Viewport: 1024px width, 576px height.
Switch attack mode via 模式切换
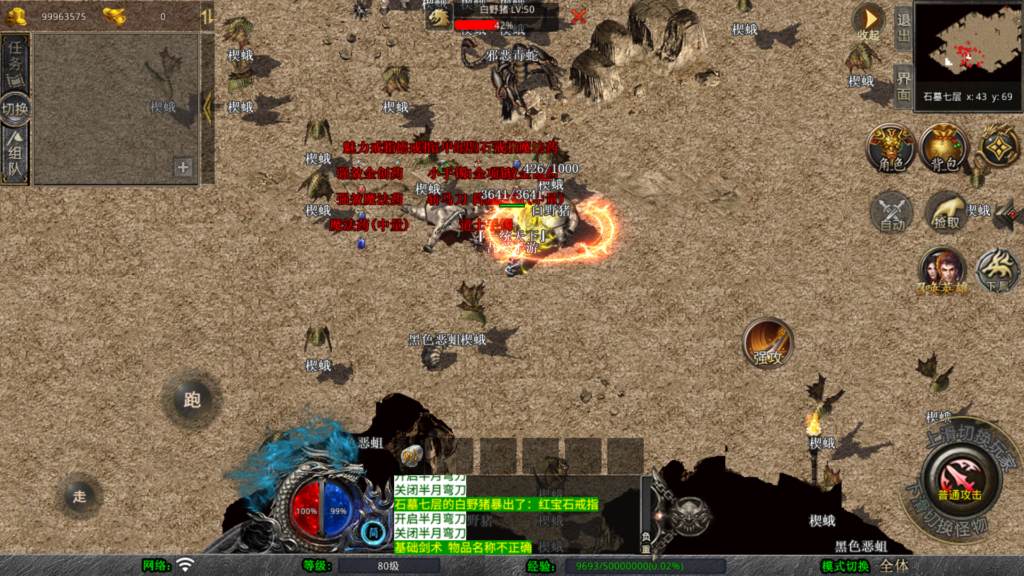[846, 566]
